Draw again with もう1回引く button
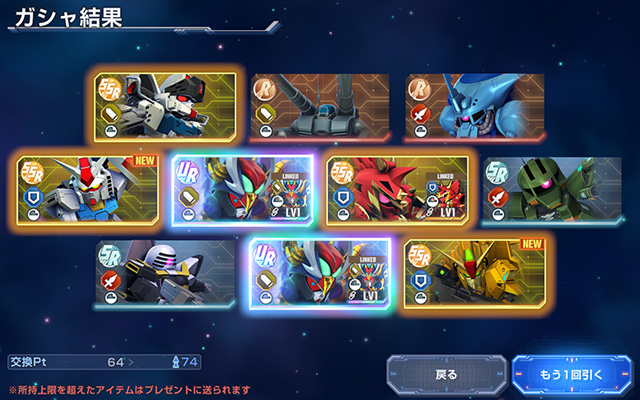640x400 pixels. tap(572, 375)
